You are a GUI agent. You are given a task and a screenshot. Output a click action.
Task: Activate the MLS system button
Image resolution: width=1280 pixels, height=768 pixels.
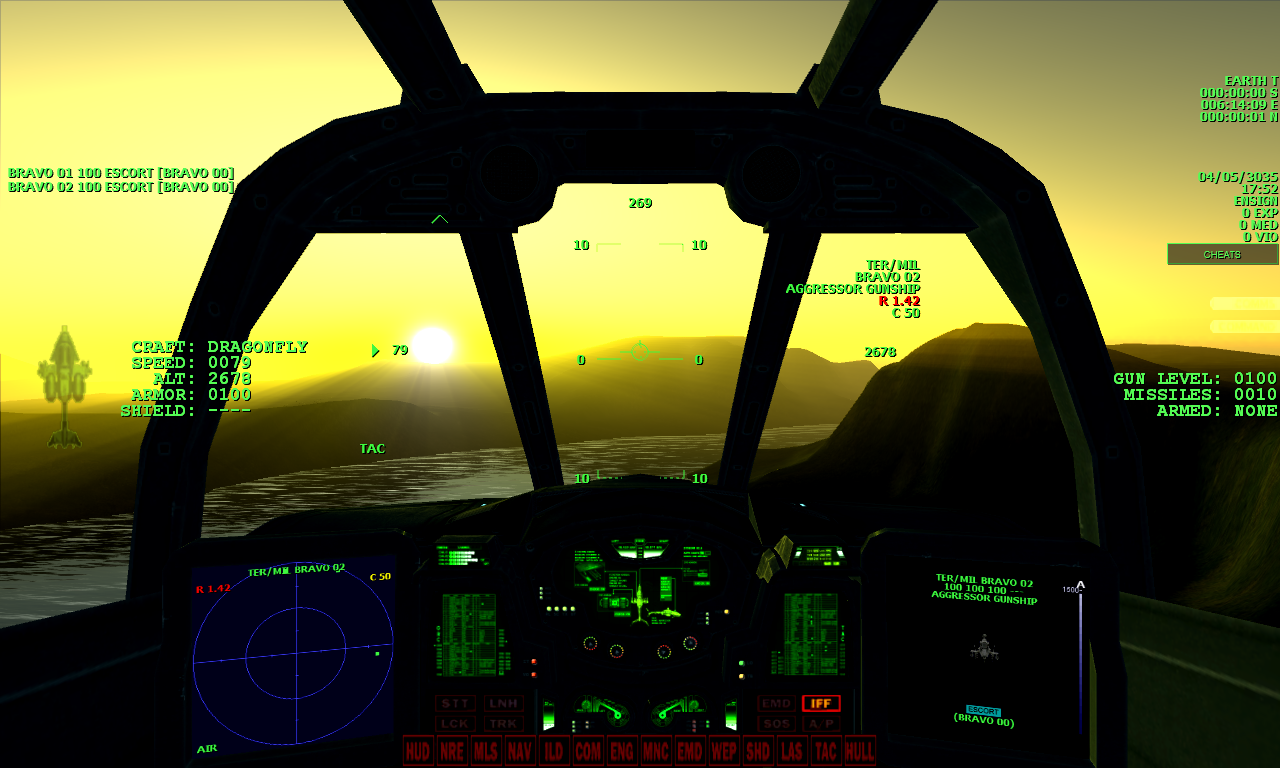click(x=485, y=751)
